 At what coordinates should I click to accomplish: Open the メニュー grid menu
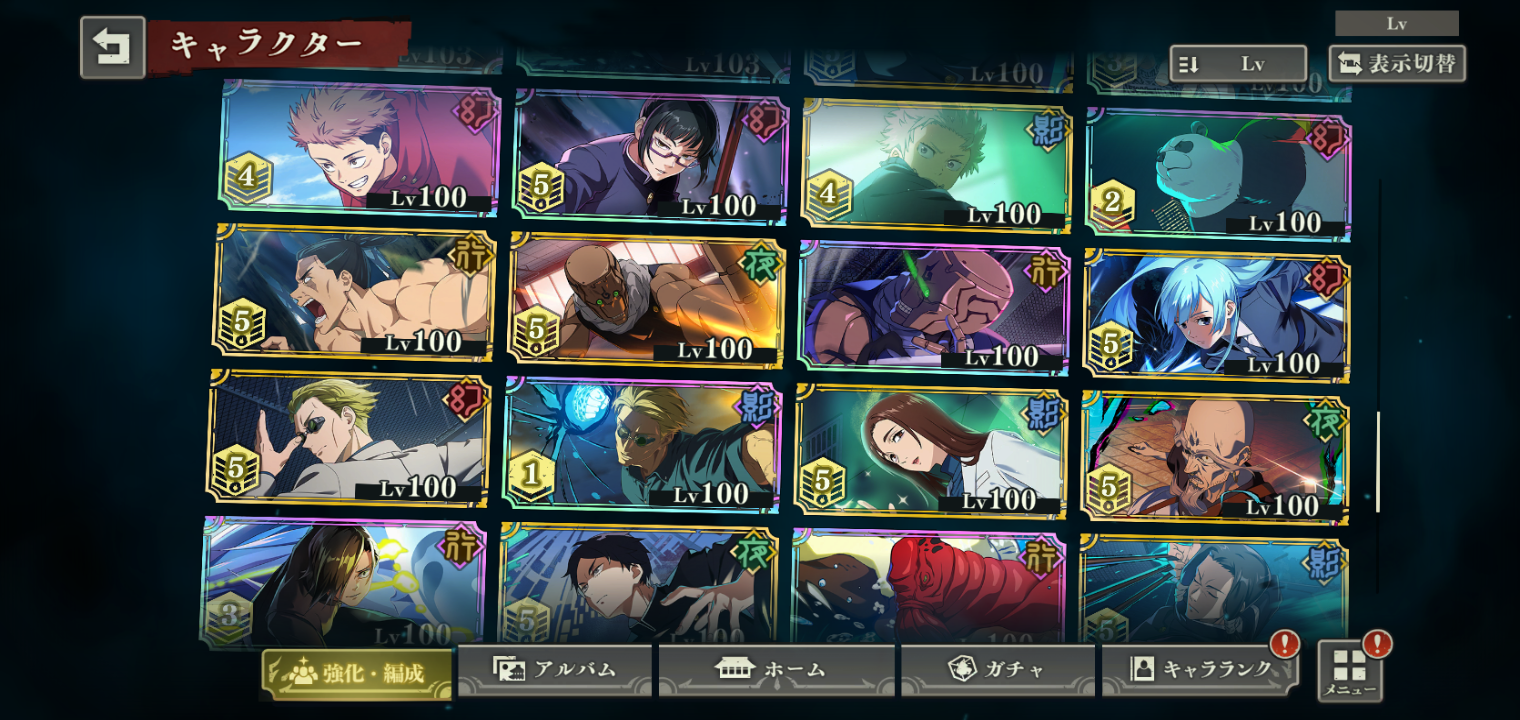coord(1349,670)
